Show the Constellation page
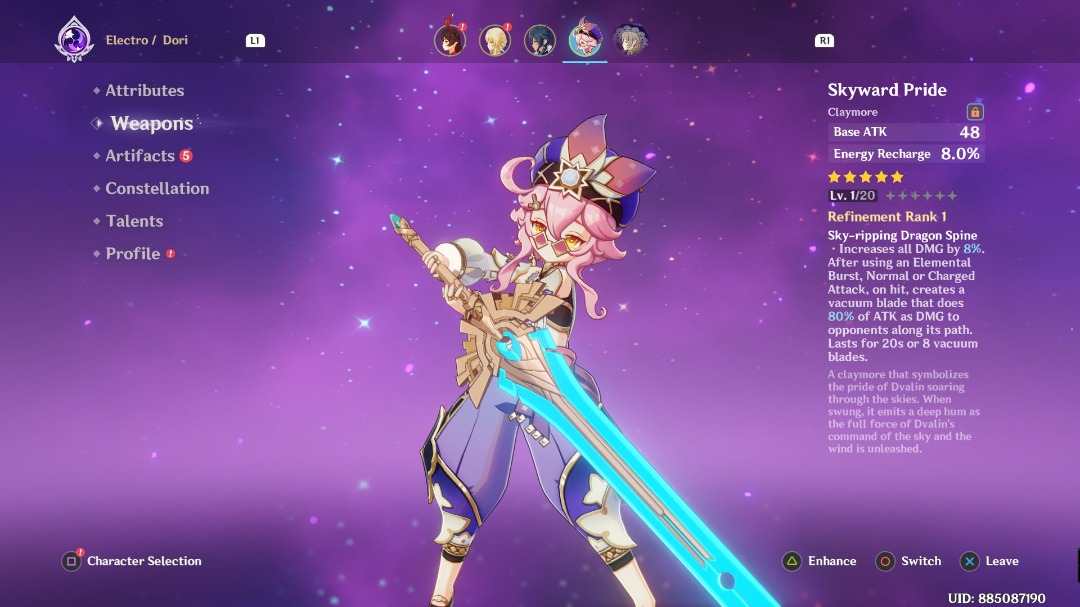Screen dimensions: 1080x607 157,188
